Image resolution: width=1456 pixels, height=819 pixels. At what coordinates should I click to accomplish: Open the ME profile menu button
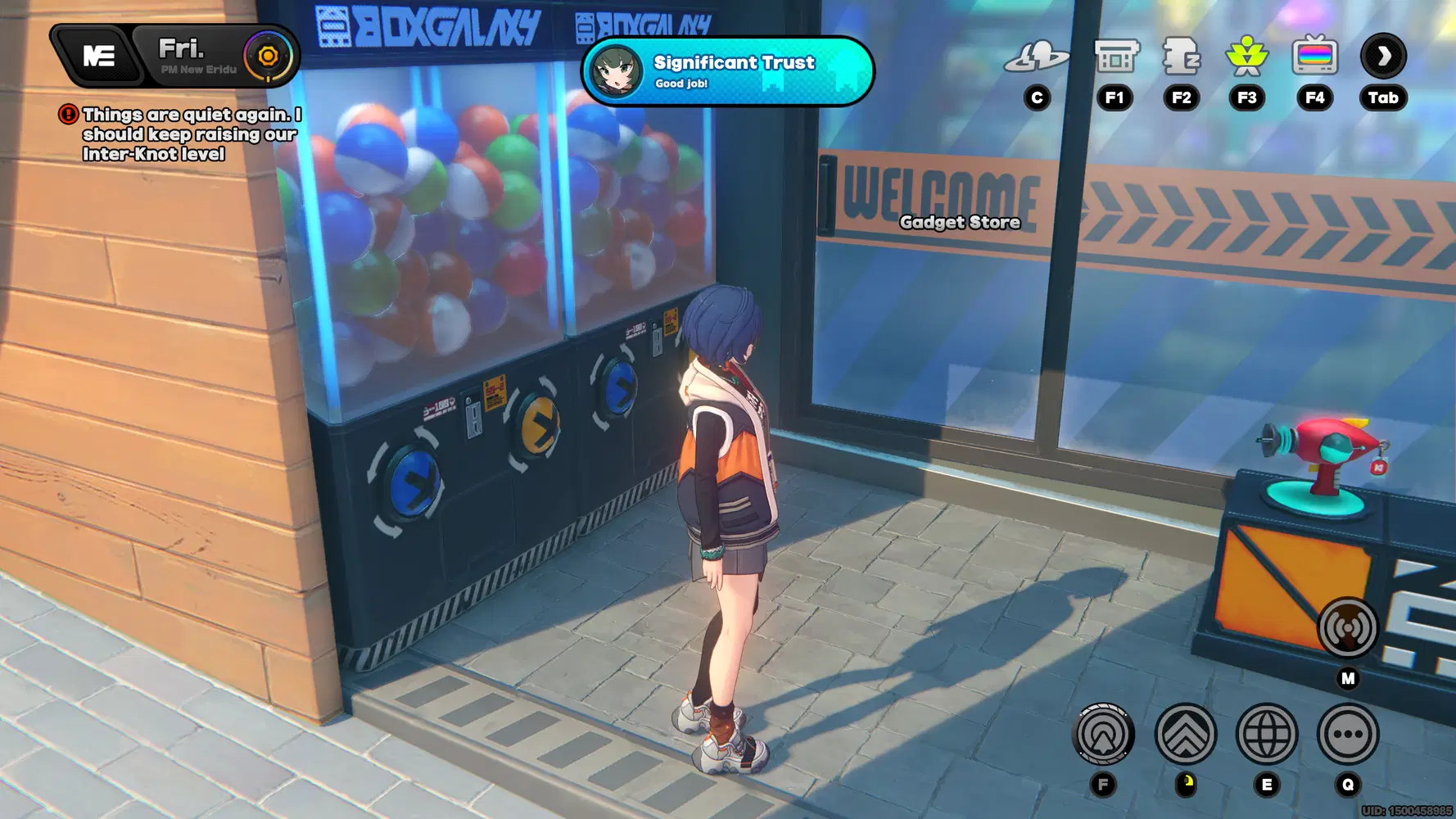(x=98, y=56)
